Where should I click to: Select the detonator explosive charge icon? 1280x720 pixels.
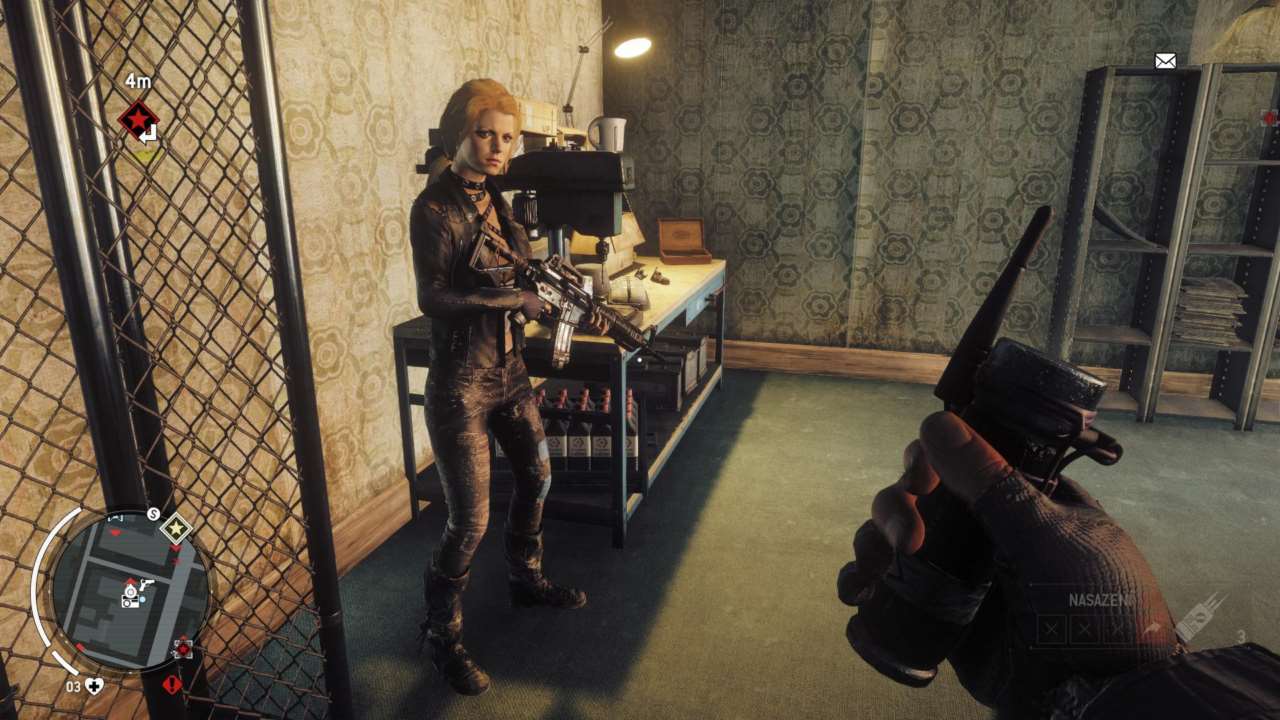point(1200,615)
